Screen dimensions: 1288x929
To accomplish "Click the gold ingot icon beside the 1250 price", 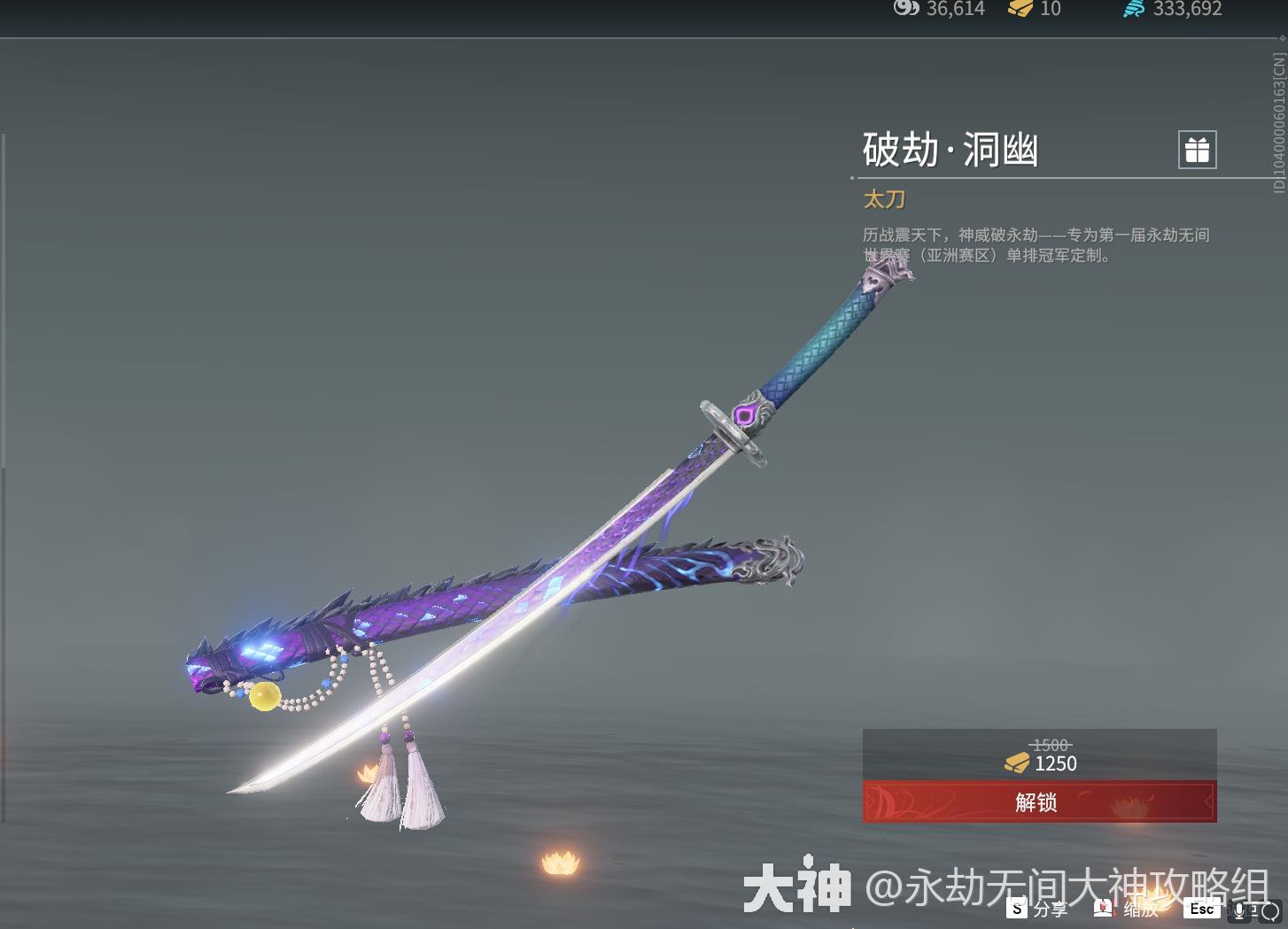I will 1017,763.
